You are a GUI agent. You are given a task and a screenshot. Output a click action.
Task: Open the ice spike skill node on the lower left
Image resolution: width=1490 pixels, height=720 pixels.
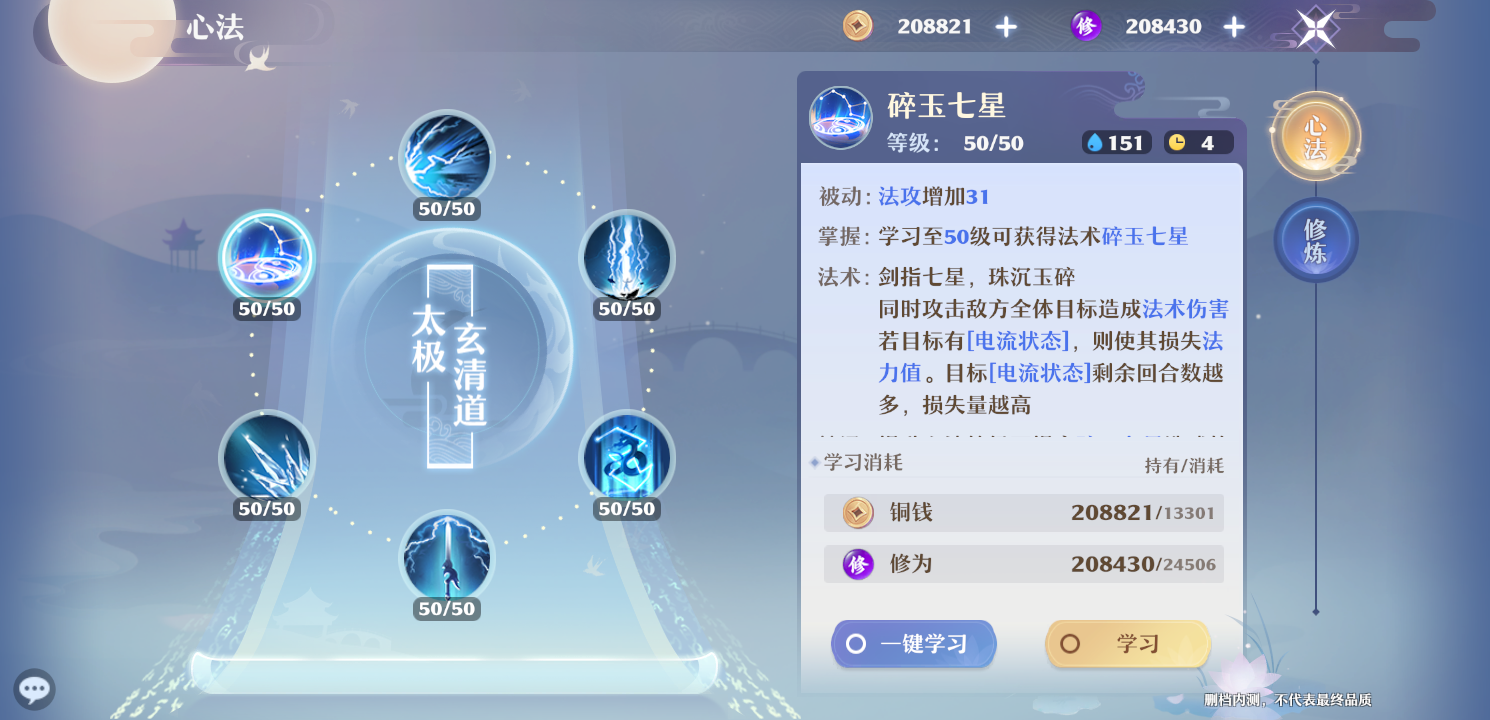(x=266, y=457)
